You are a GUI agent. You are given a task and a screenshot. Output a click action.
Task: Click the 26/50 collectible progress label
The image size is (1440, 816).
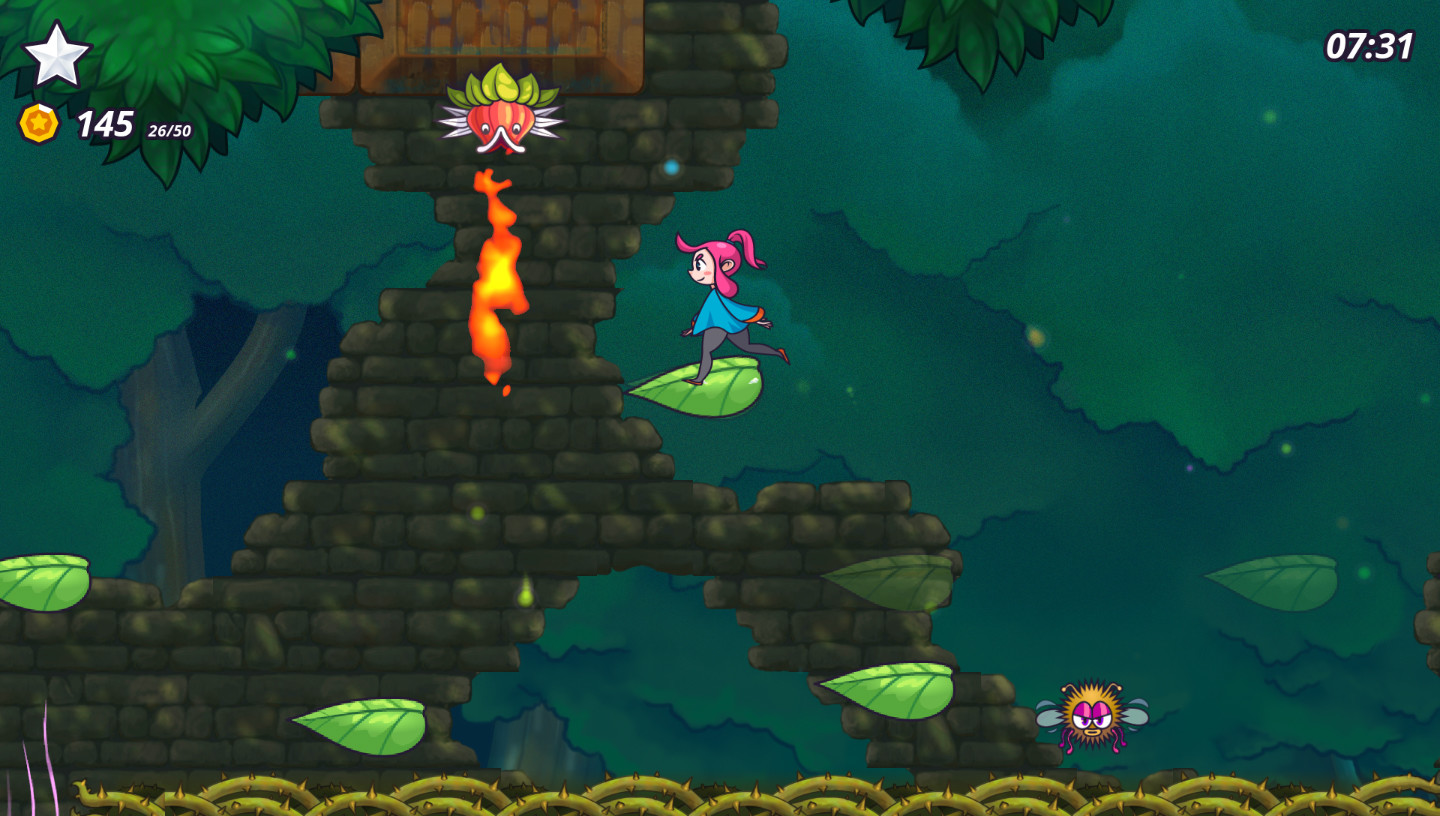pos(167,130)
